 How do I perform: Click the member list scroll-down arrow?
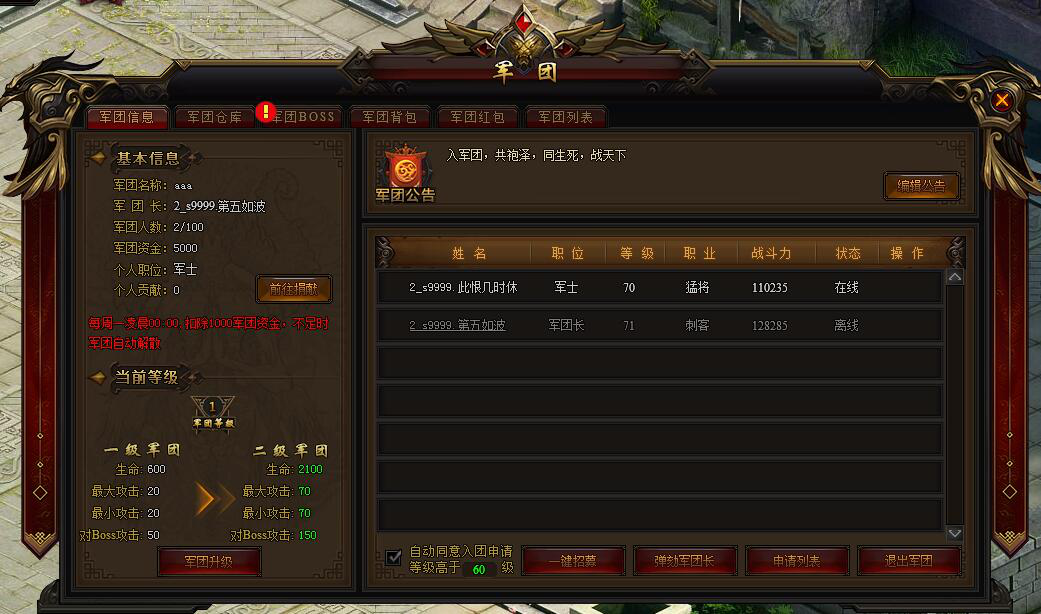coord(954,534)
